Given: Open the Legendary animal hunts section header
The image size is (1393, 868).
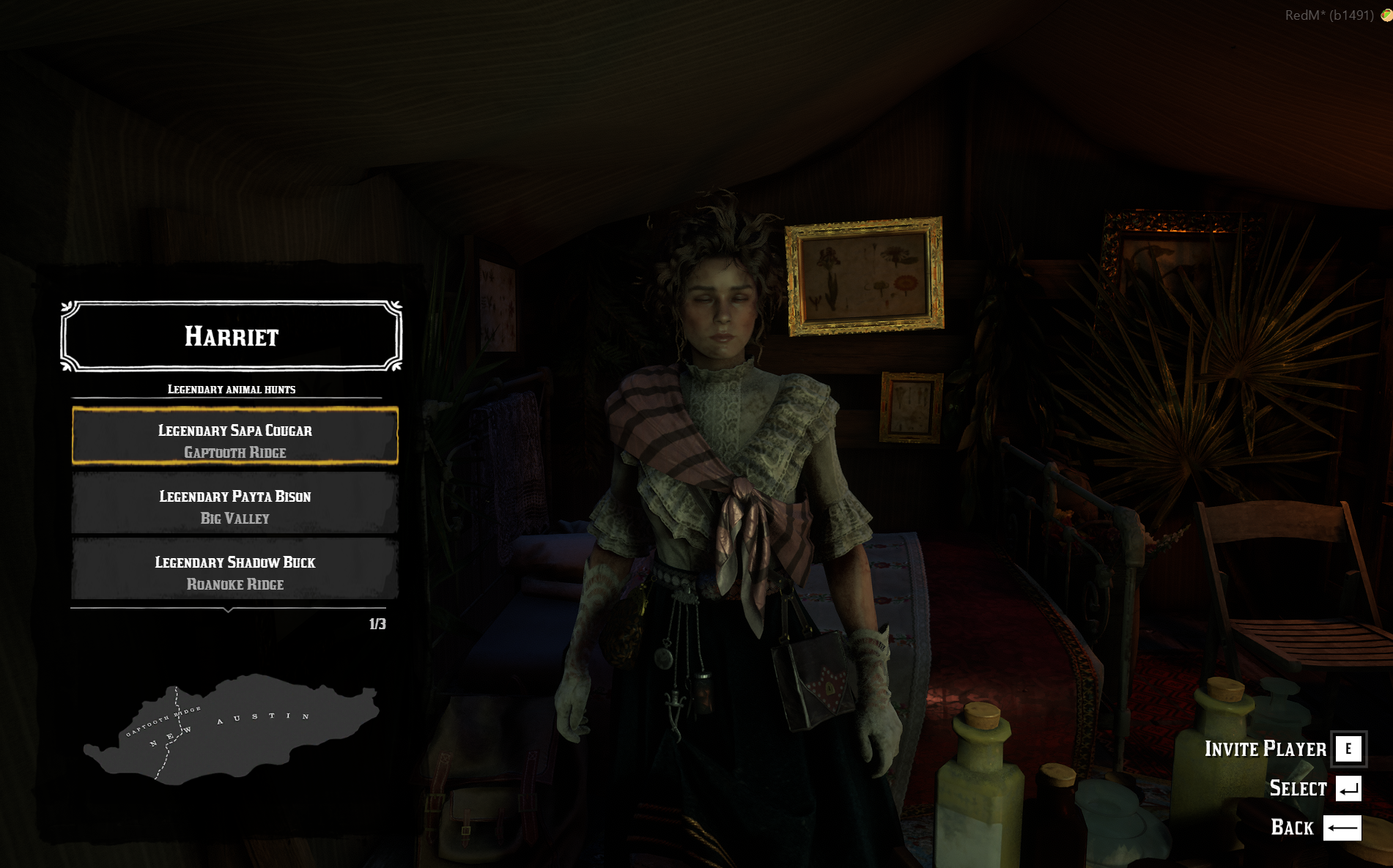Looking at the screenshot, I should (x=232, y=389).
